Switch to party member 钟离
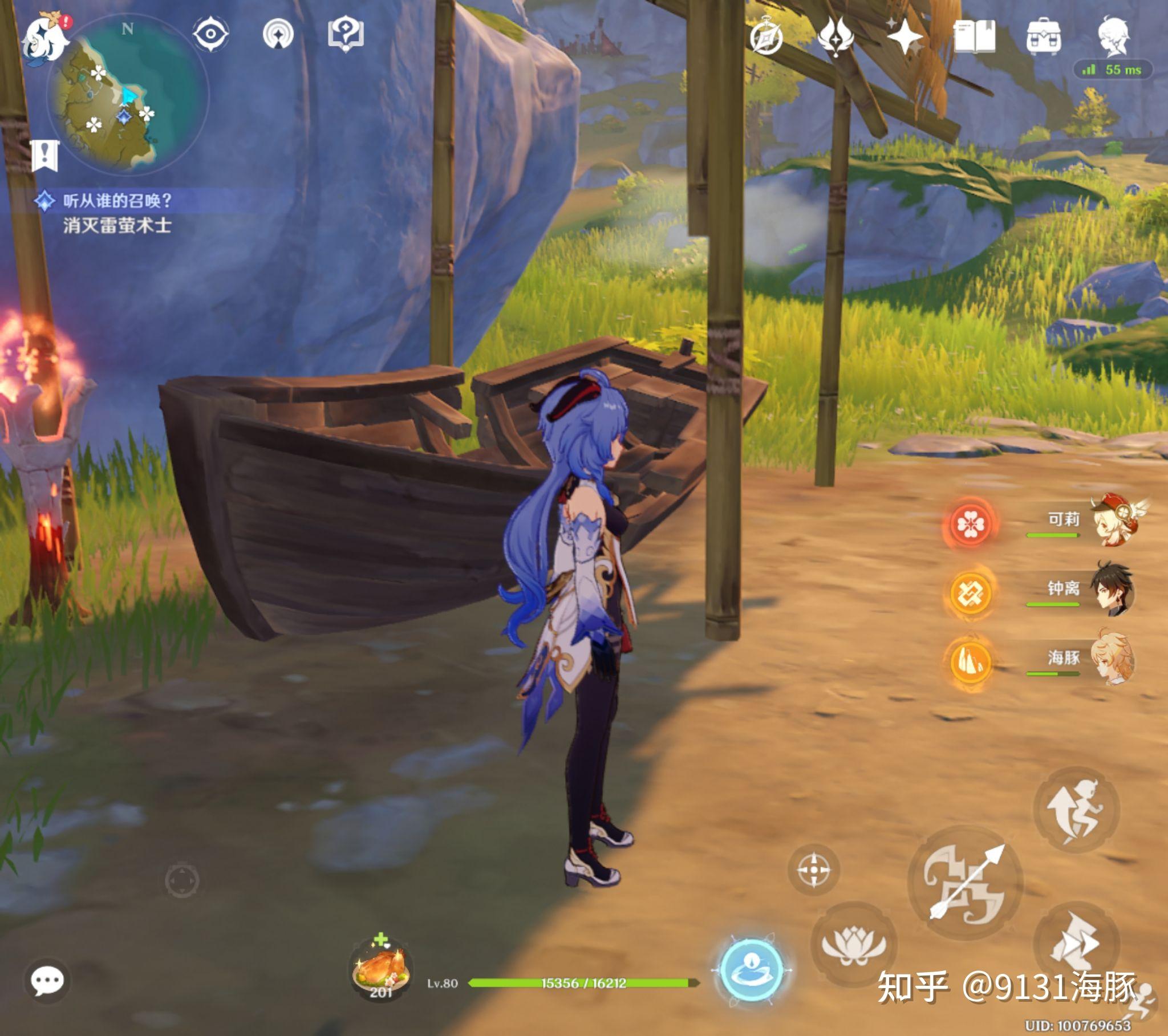The height and width of the screenshot is (1036, 1168). tap(1112, 590)
